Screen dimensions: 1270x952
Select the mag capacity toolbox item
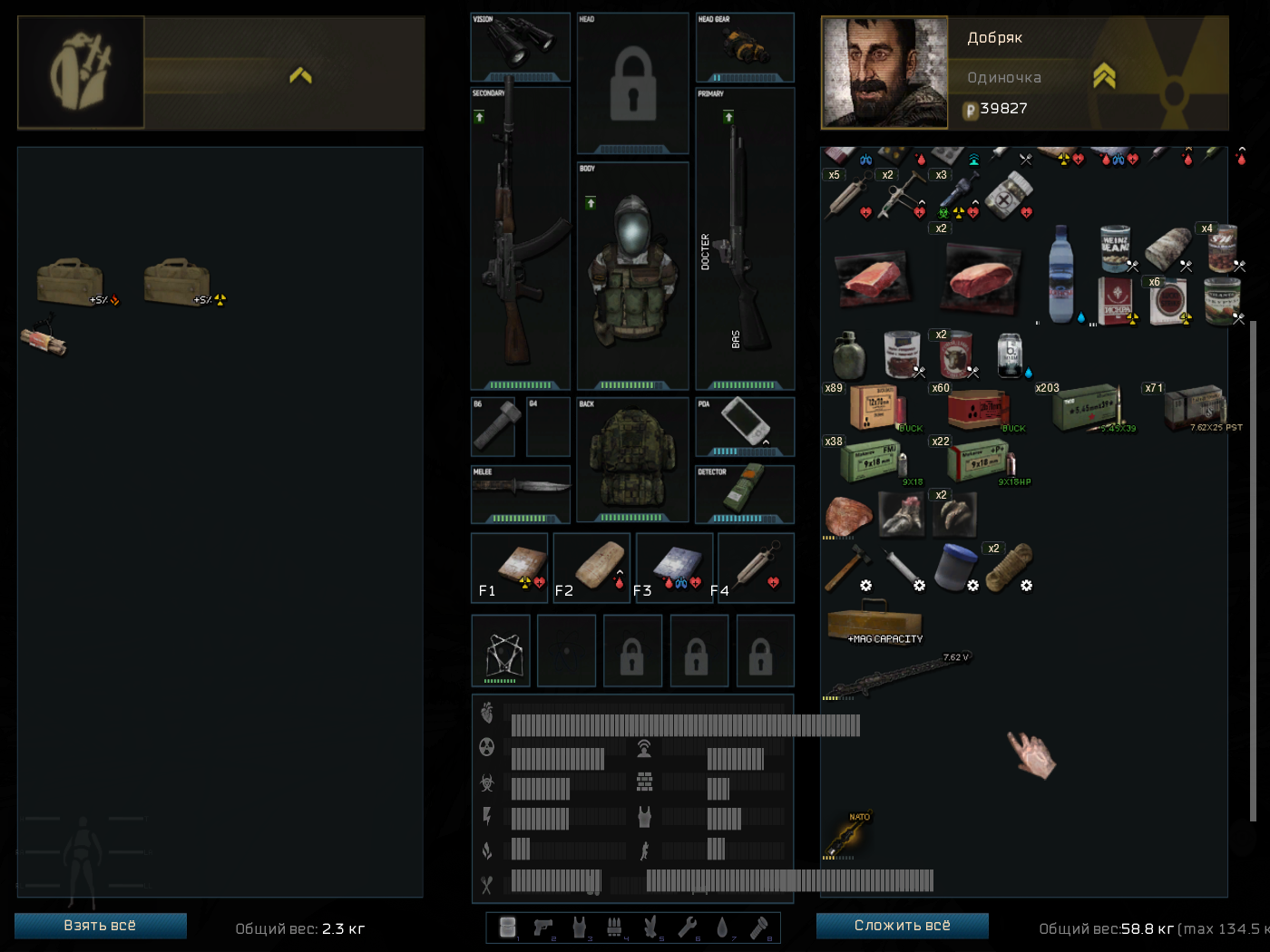pos(874,624)
